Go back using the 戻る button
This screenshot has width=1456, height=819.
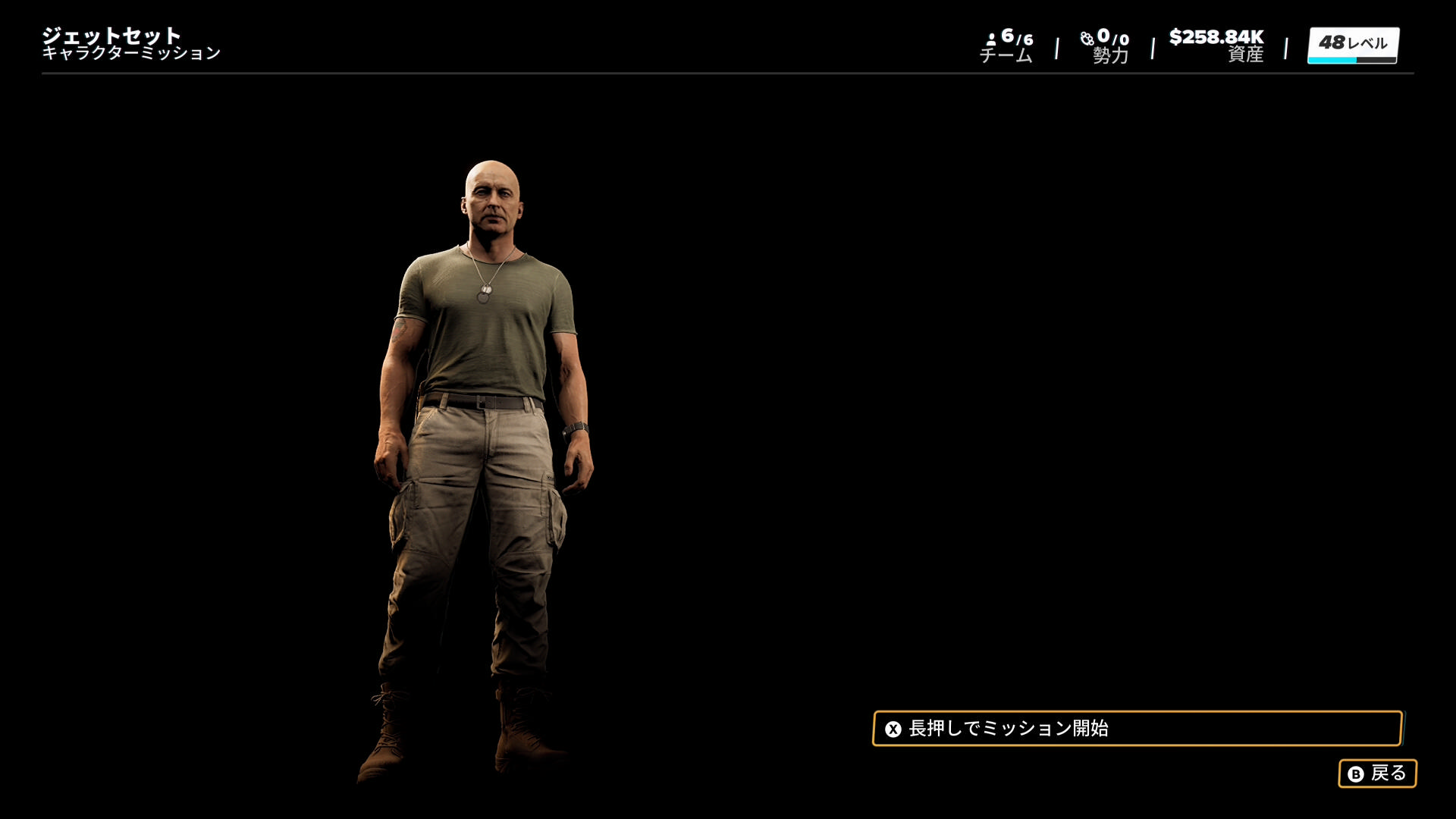tap(1377, 773)
